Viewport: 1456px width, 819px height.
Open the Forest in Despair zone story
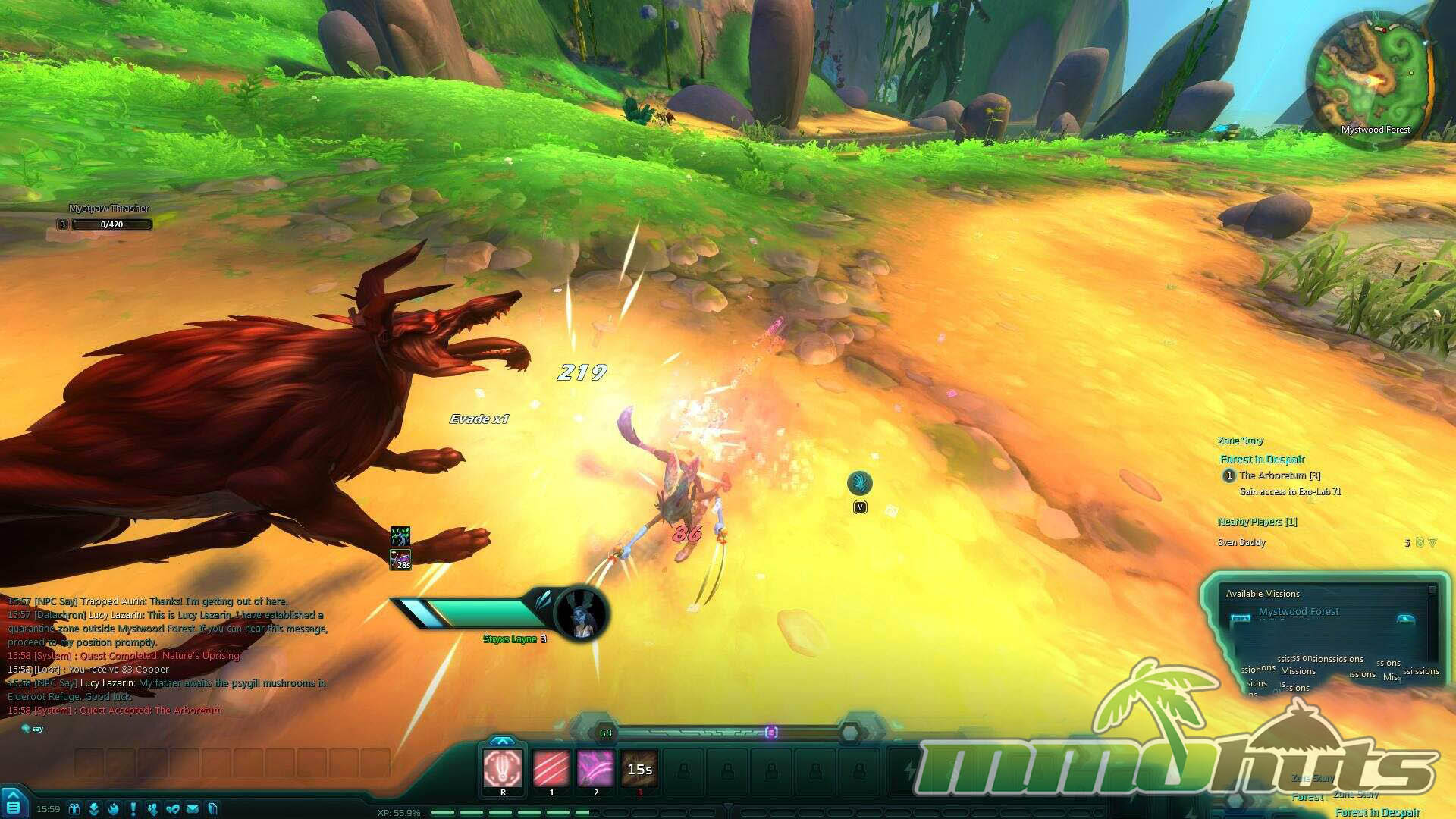tap(1263, 460)
